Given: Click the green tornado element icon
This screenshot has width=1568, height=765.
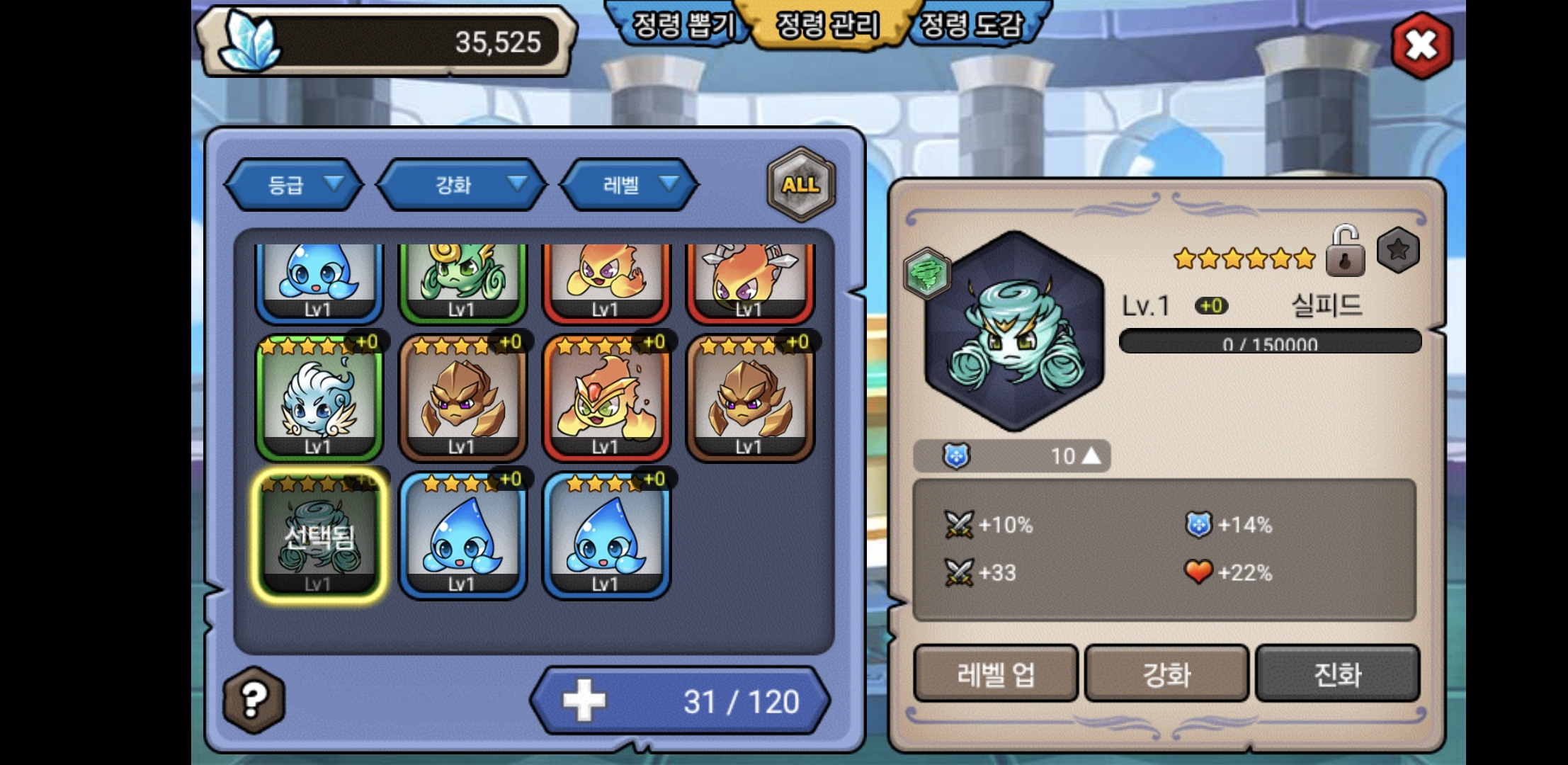Looking at the screenshot, I should (926, 273).
